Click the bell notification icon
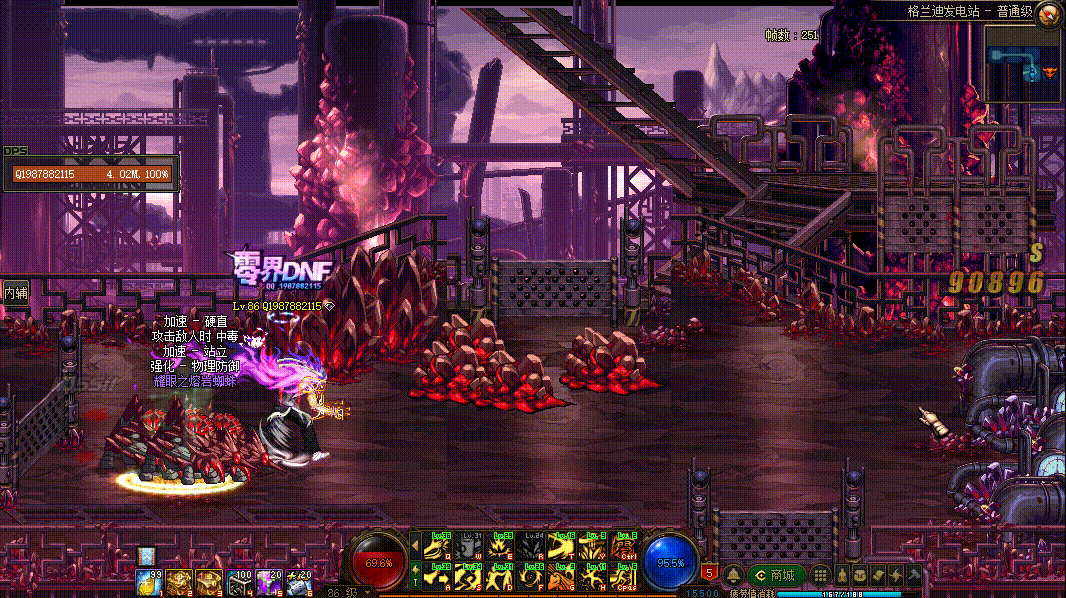Image resolution: width=1066 pixels, height=598 pixels. point(734,575)
